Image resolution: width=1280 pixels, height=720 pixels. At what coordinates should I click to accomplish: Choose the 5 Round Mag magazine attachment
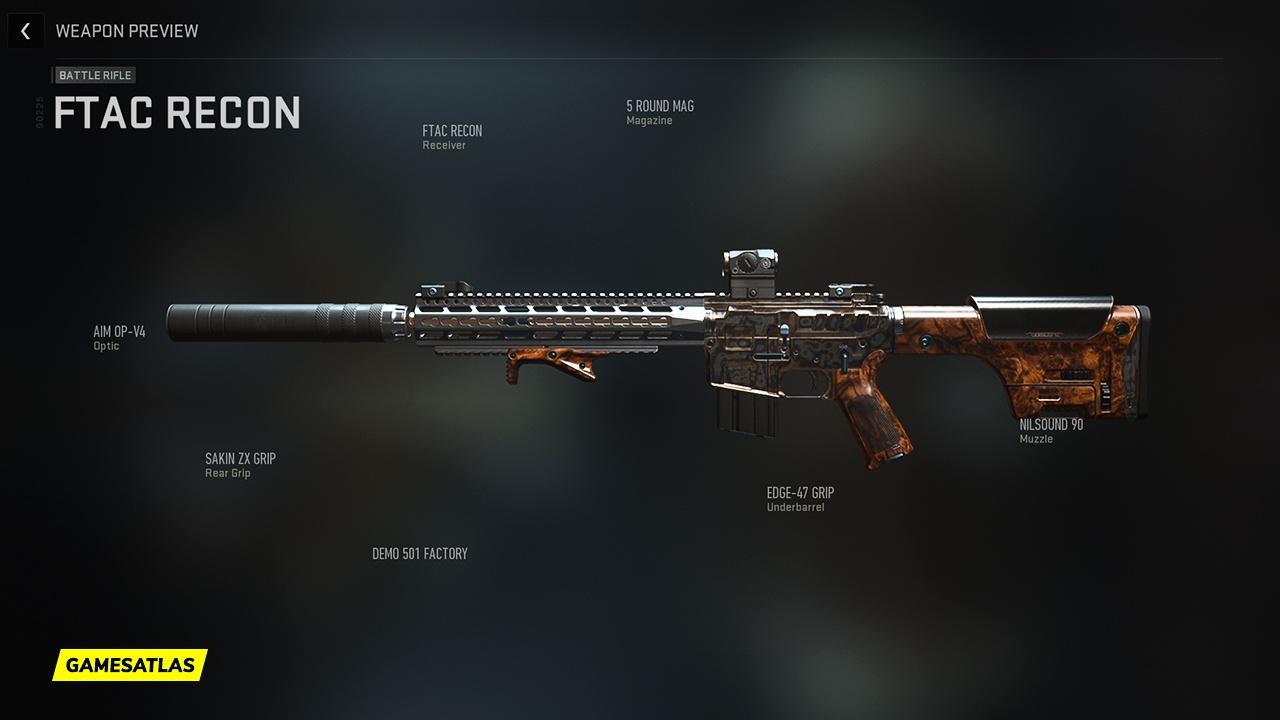(x=660, y=107)
